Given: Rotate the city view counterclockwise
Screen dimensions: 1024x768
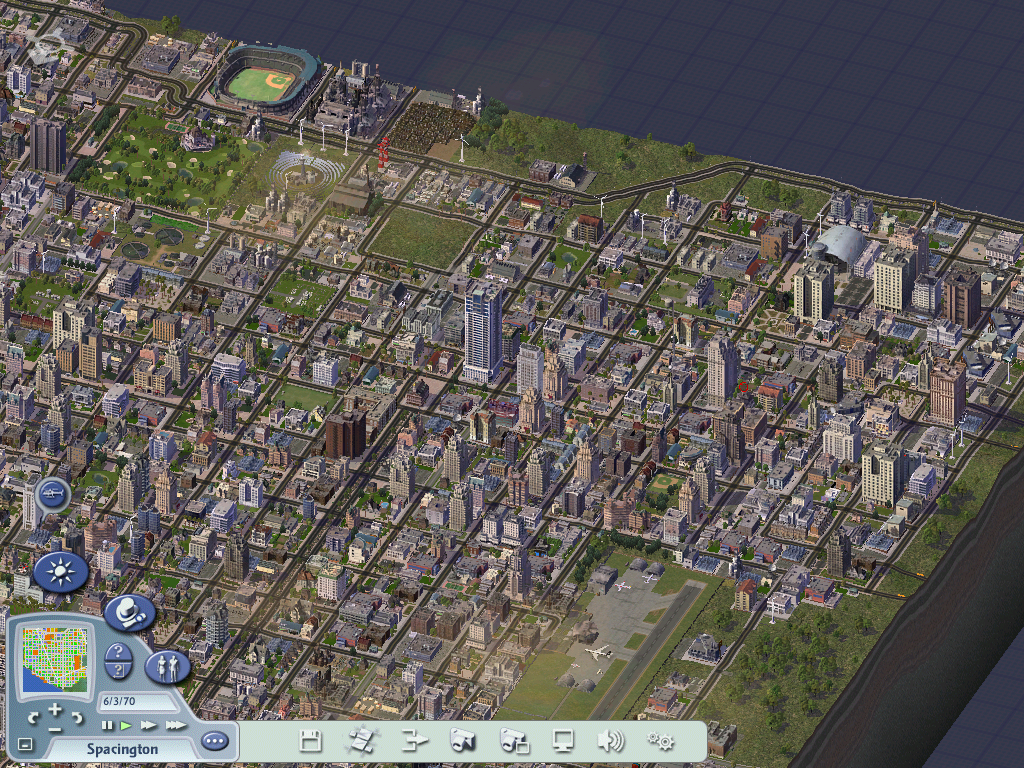Looking at the screenshot, I should (x=32, y=718).
